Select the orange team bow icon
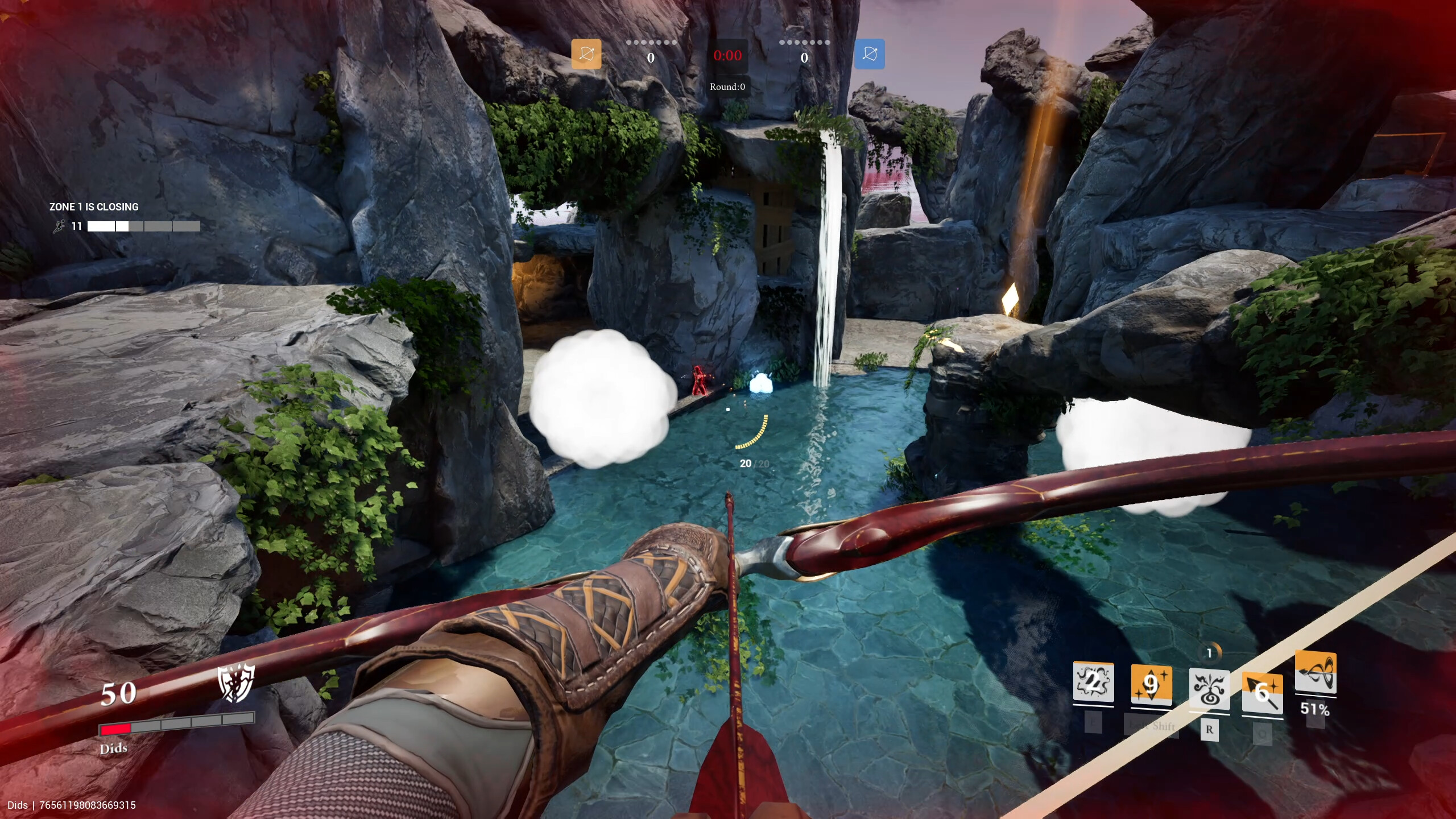The height and width of the screenshot is (819, 1456). click(x=587, y=53)
